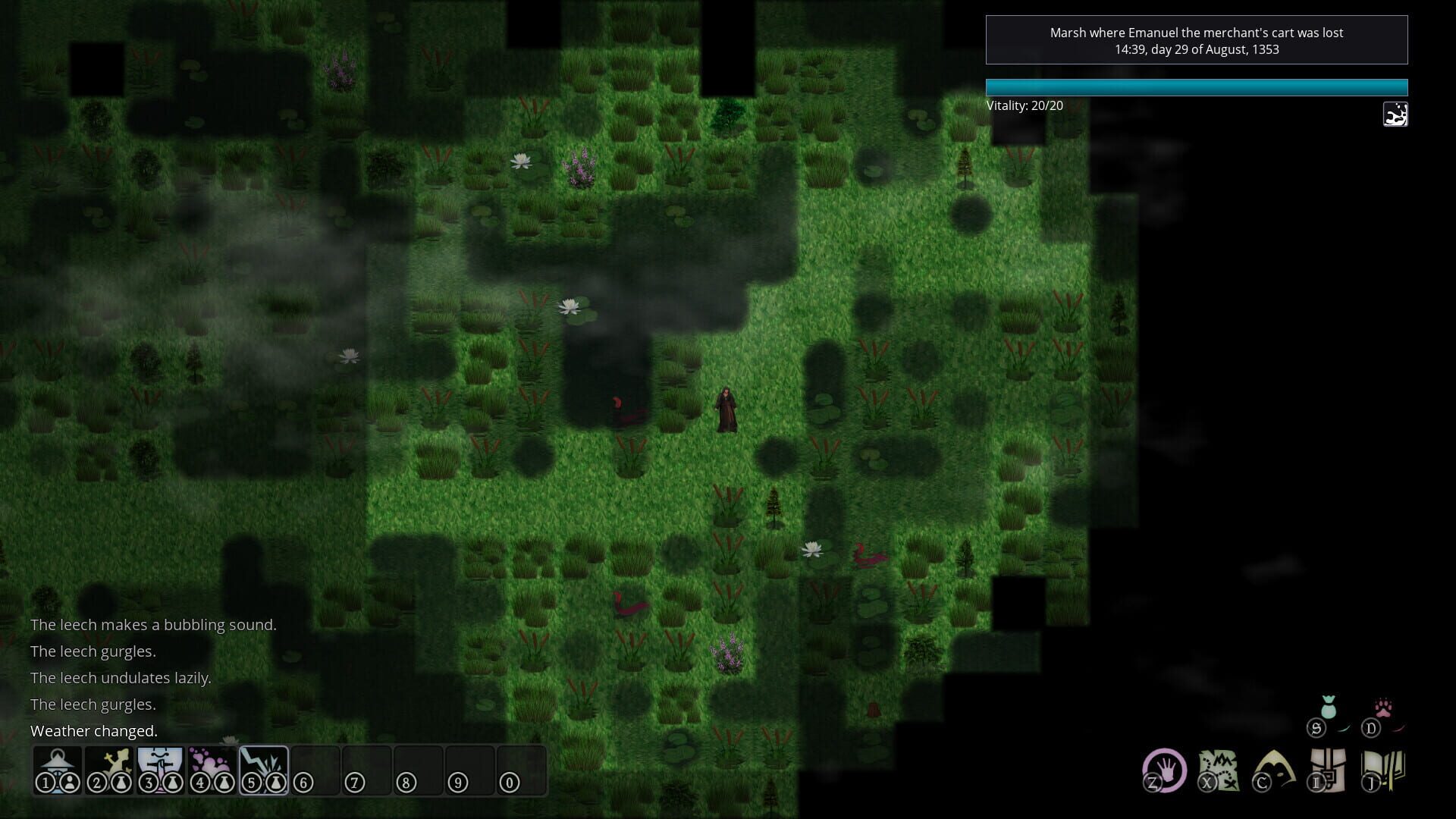Activate the praying figure ability in slot 2
This screenshot has height=819, width=1456.
click(108, 767)
